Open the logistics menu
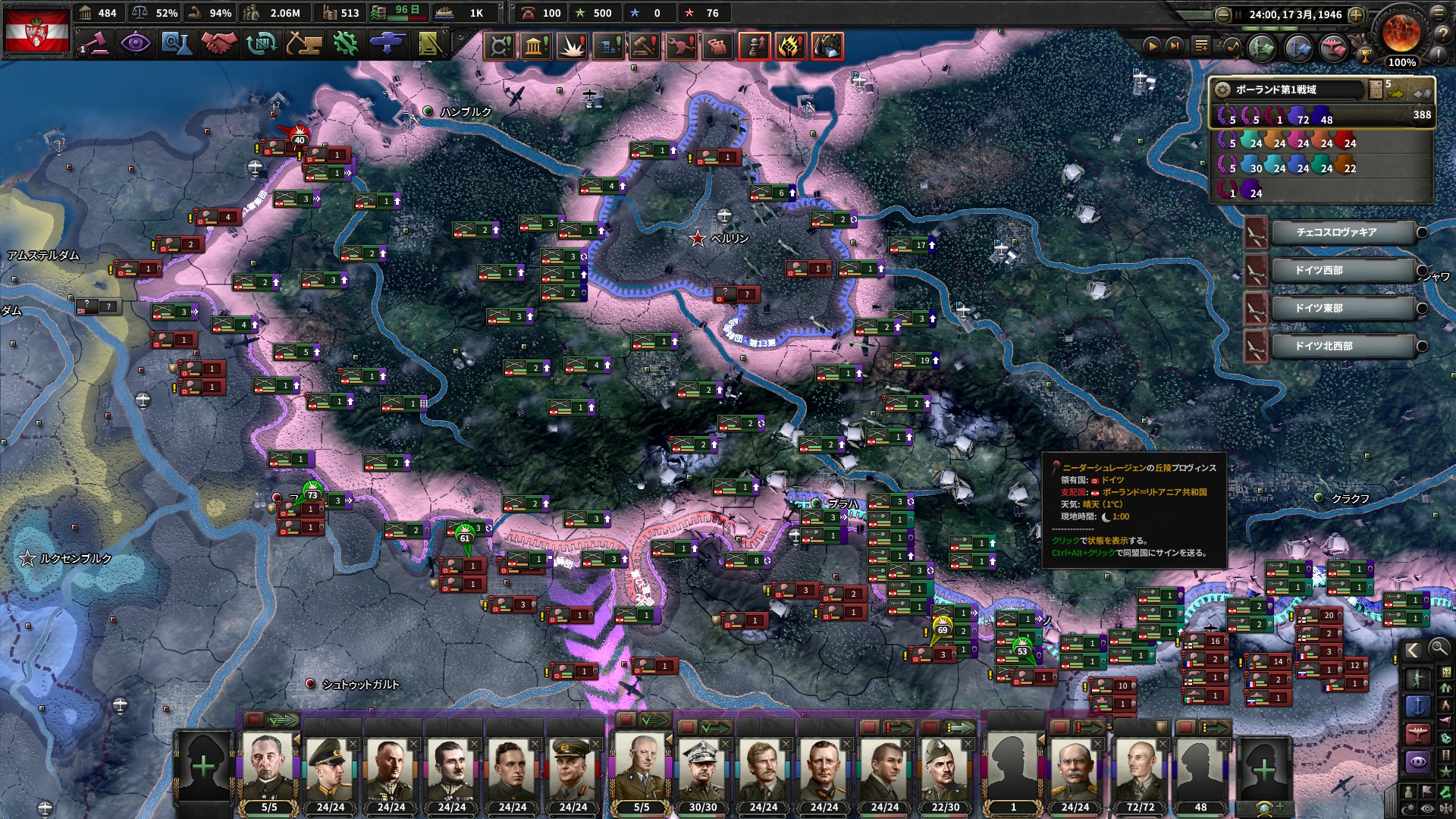This screenshot has width=1456, height=819. pos(431,44)
